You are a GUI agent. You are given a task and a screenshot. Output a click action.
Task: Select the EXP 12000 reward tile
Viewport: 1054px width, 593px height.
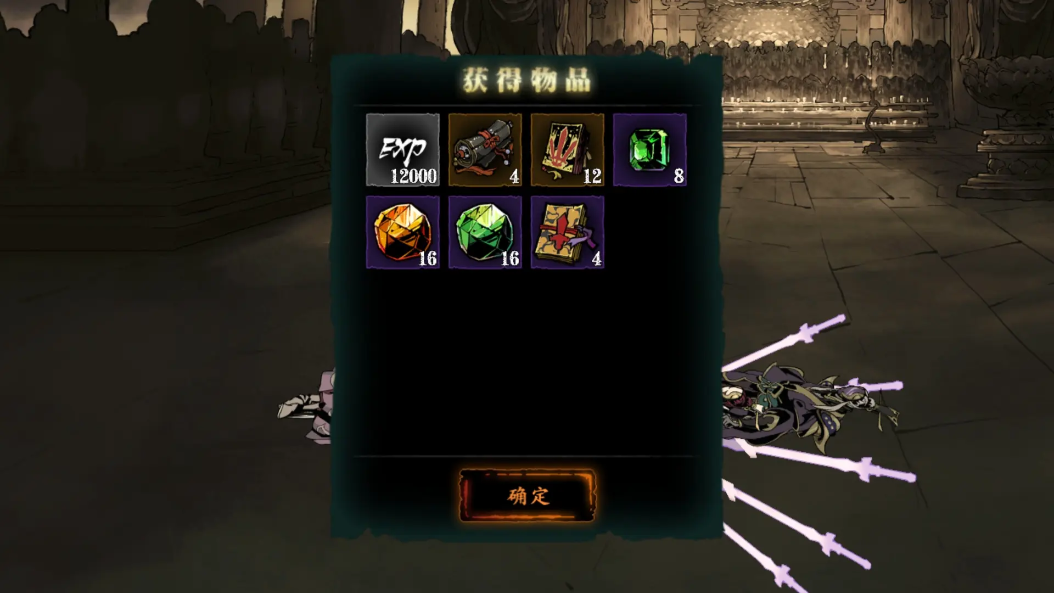point(402,150)
